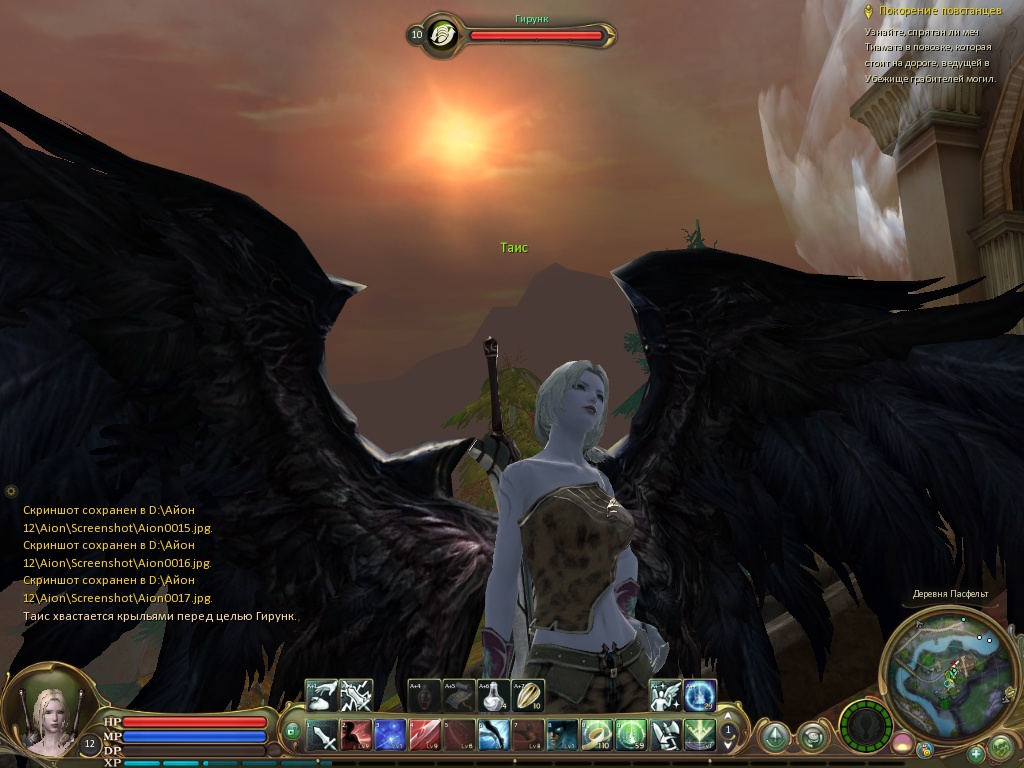This screenshot has width=1024, height=768.
Task: Use the golden ring item with 110 count
Action: [597, 736]
